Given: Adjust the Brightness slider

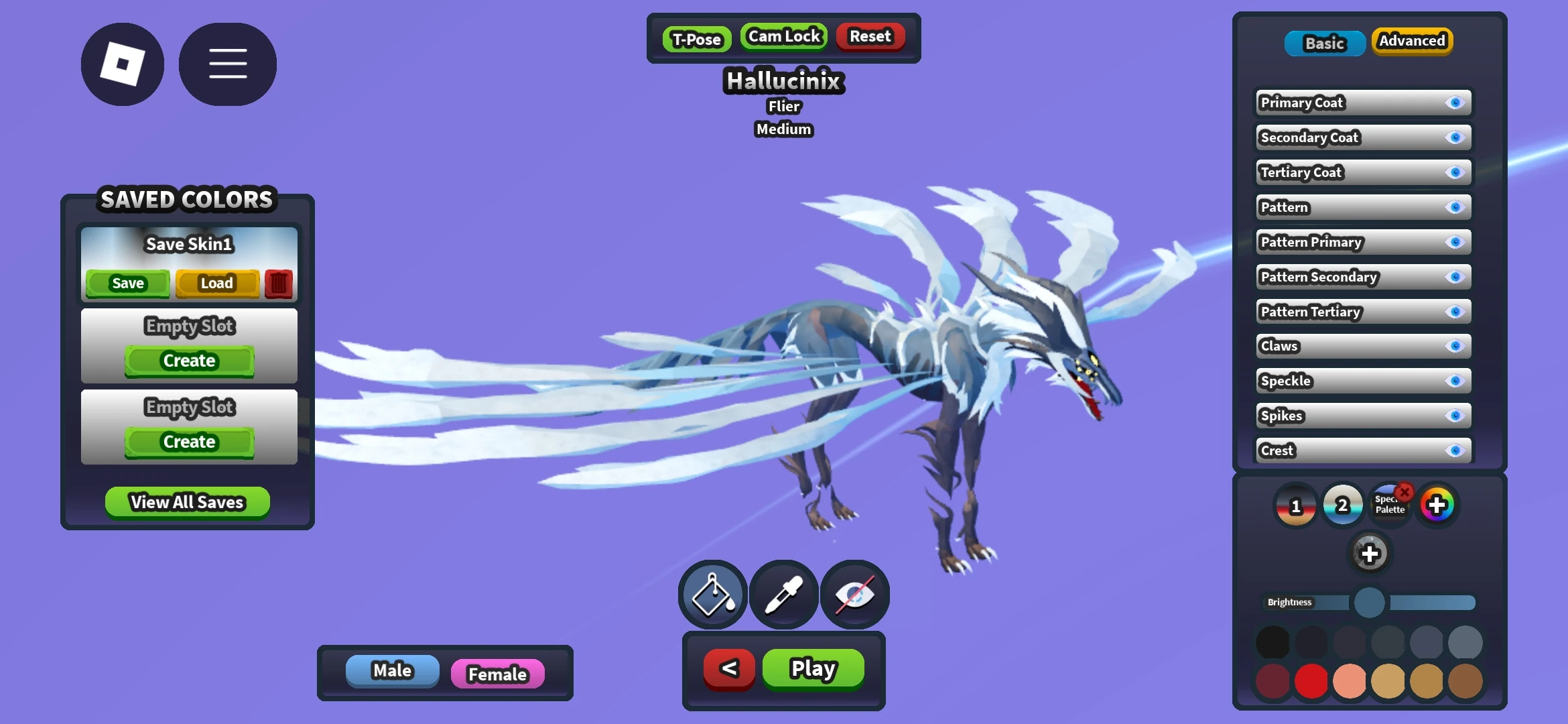Looking at the screenshot, I should click(1369, 603).
